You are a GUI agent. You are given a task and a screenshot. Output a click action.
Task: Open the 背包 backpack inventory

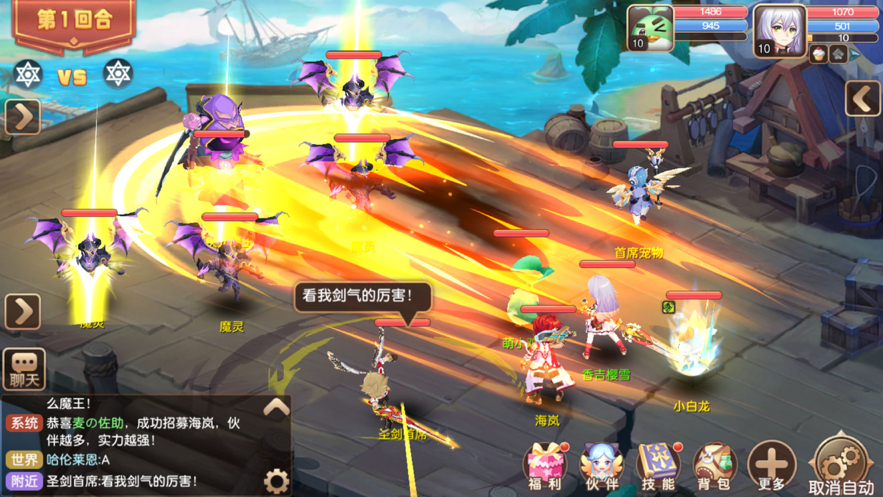coord(715,464)
